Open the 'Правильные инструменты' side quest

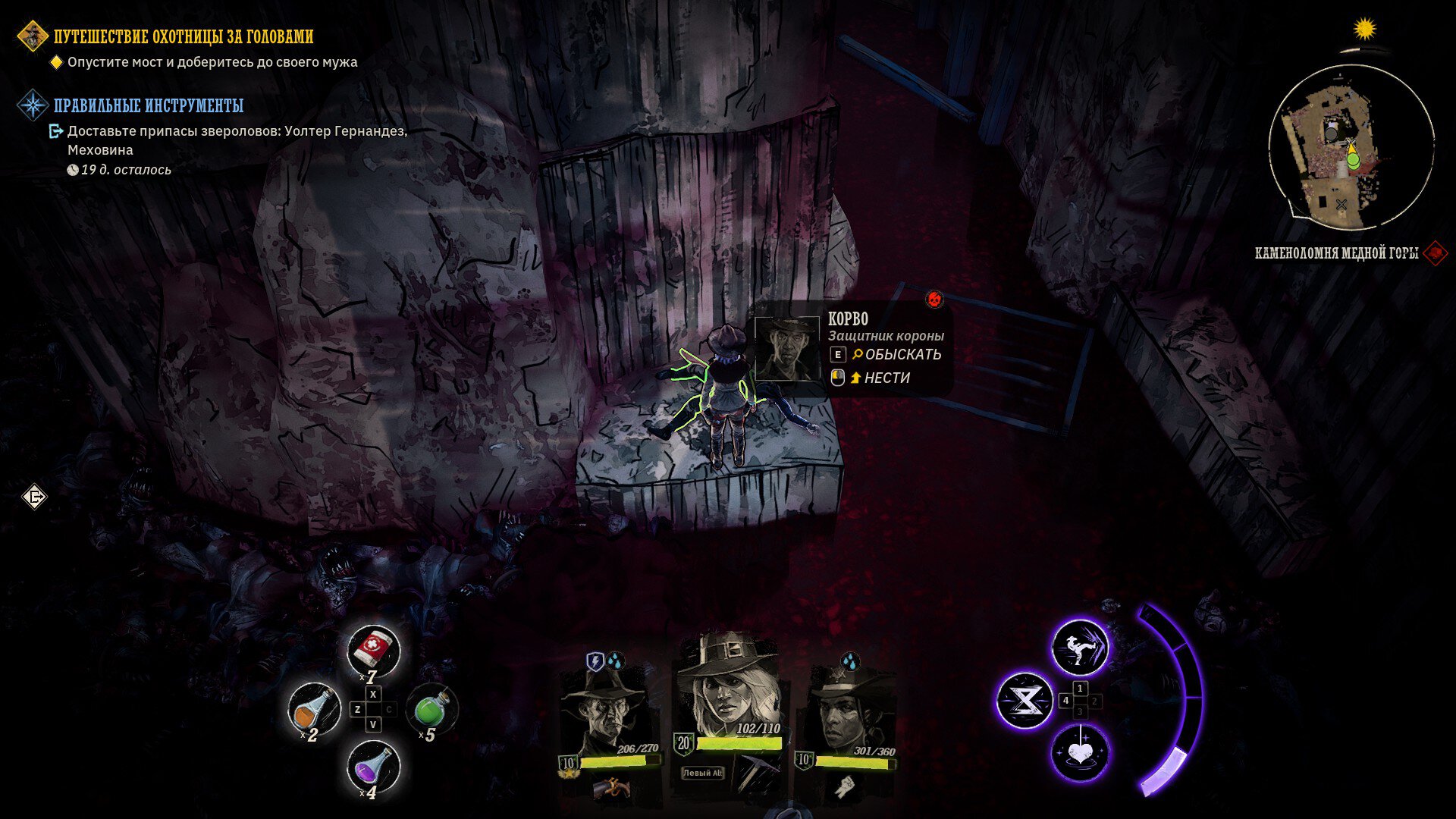tap(149, 105)
